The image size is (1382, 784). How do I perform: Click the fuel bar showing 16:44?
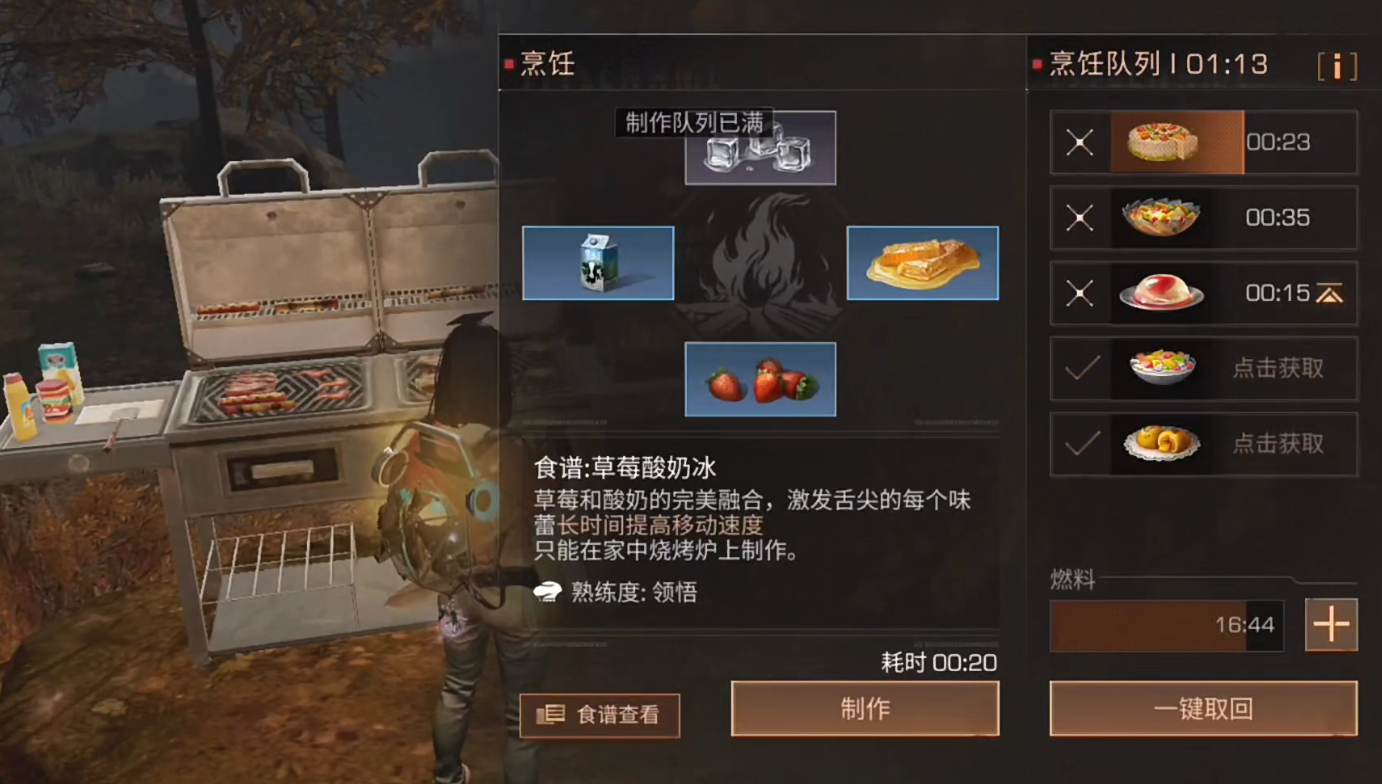coord(1165,624)
